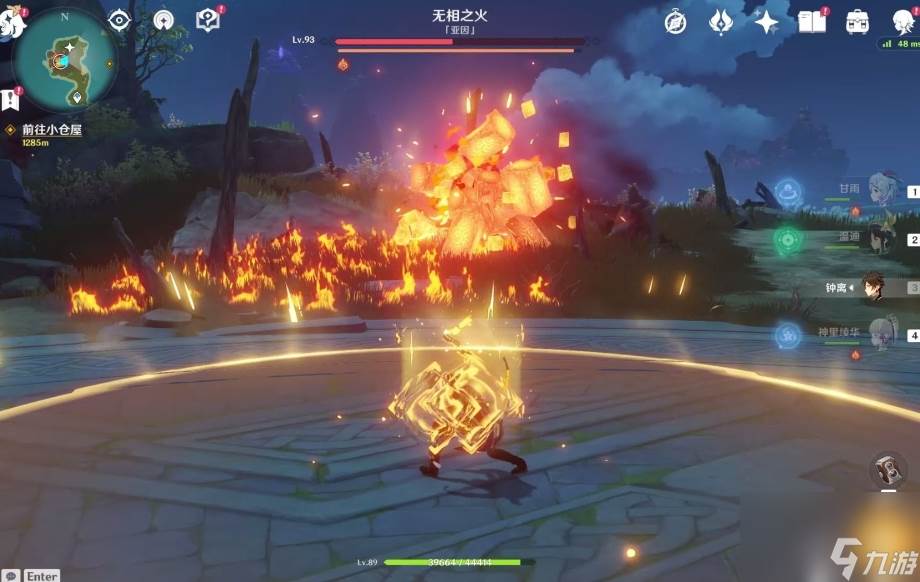Switch to party member 神里绫华

882,335
